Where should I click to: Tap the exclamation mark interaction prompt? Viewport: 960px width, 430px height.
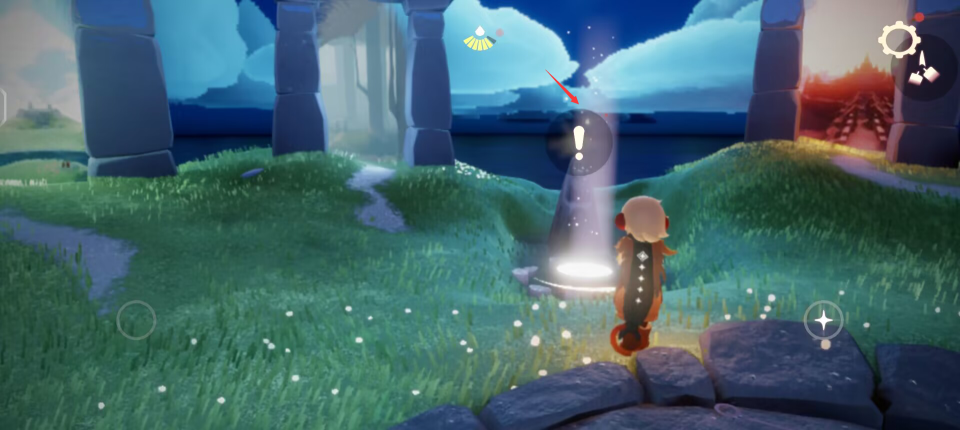579,143
